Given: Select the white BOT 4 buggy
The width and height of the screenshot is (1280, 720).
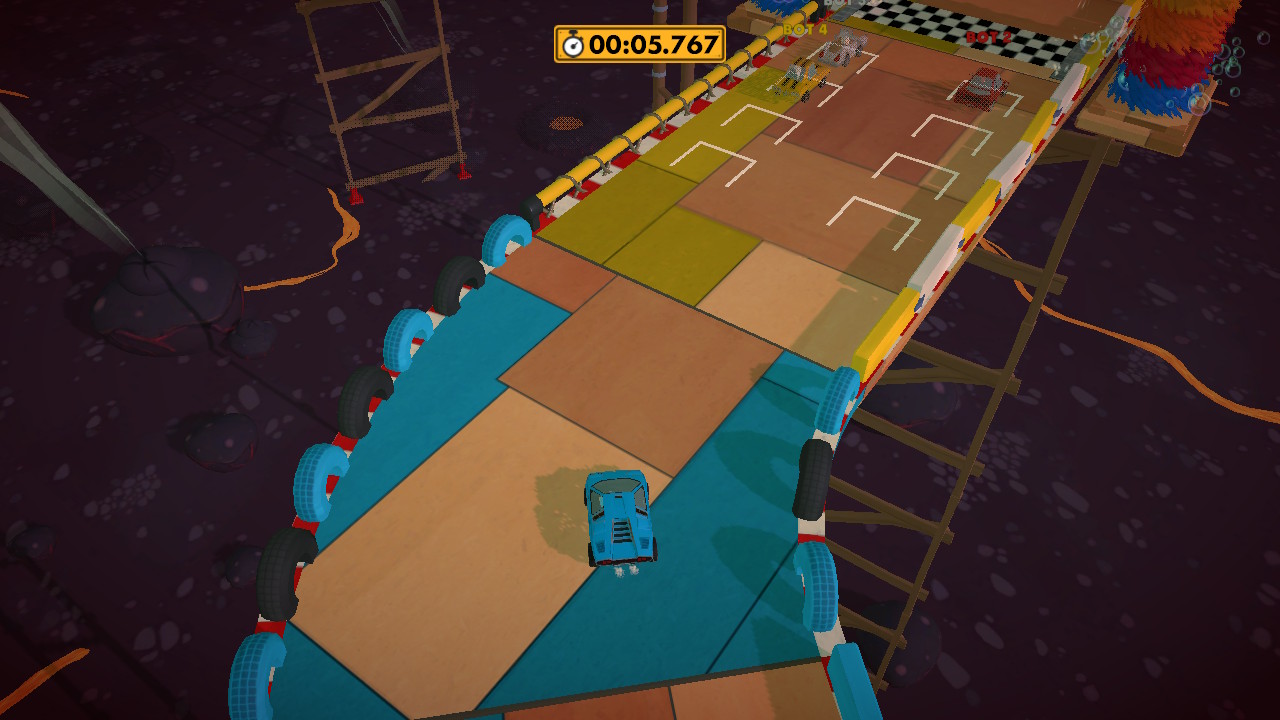Looking at the screenshot, I should point(843,48).
